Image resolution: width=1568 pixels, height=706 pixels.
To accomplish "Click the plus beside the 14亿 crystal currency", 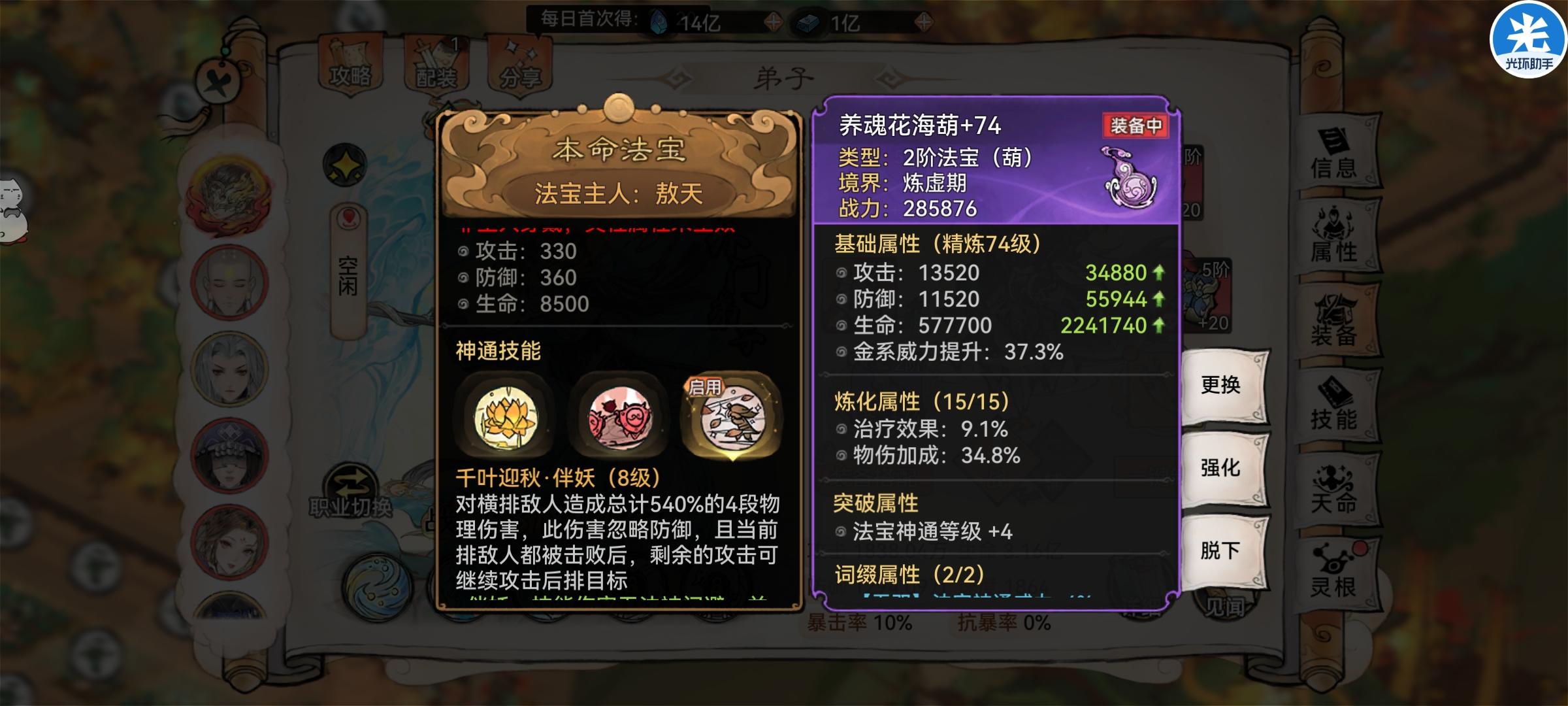I will 774,20.
